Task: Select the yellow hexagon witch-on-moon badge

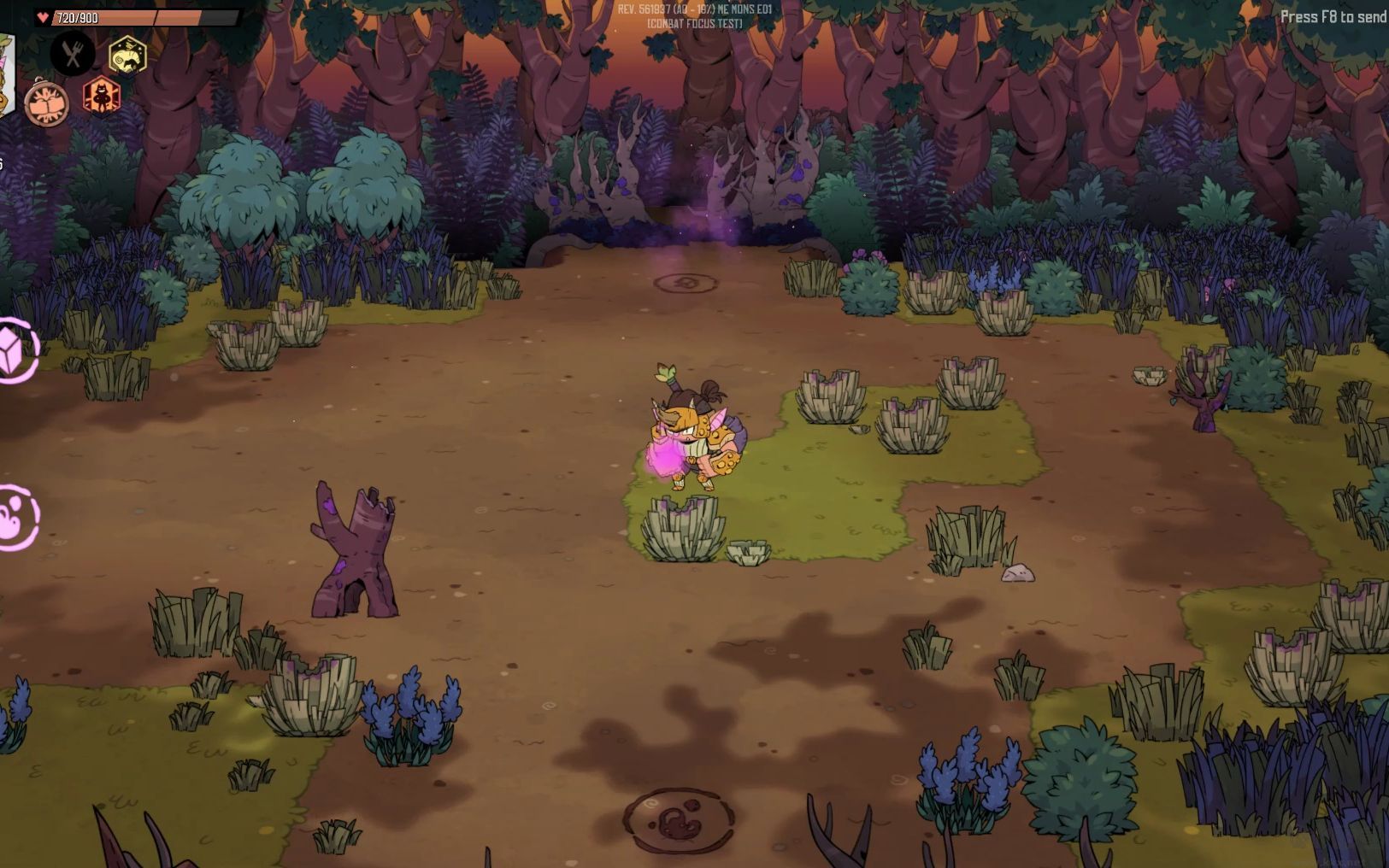Action: (128, 56)
